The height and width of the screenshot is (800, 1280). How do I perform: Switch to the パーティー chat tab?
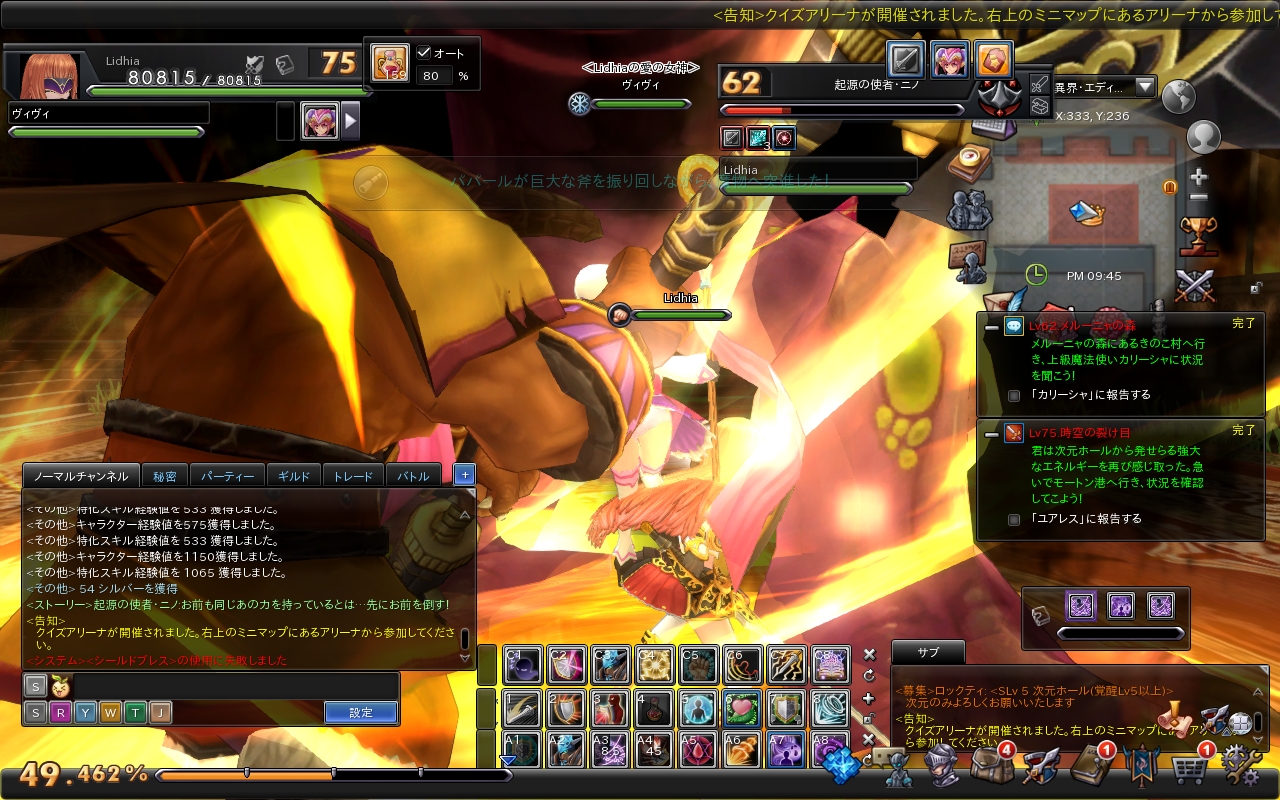click(227, 477)
